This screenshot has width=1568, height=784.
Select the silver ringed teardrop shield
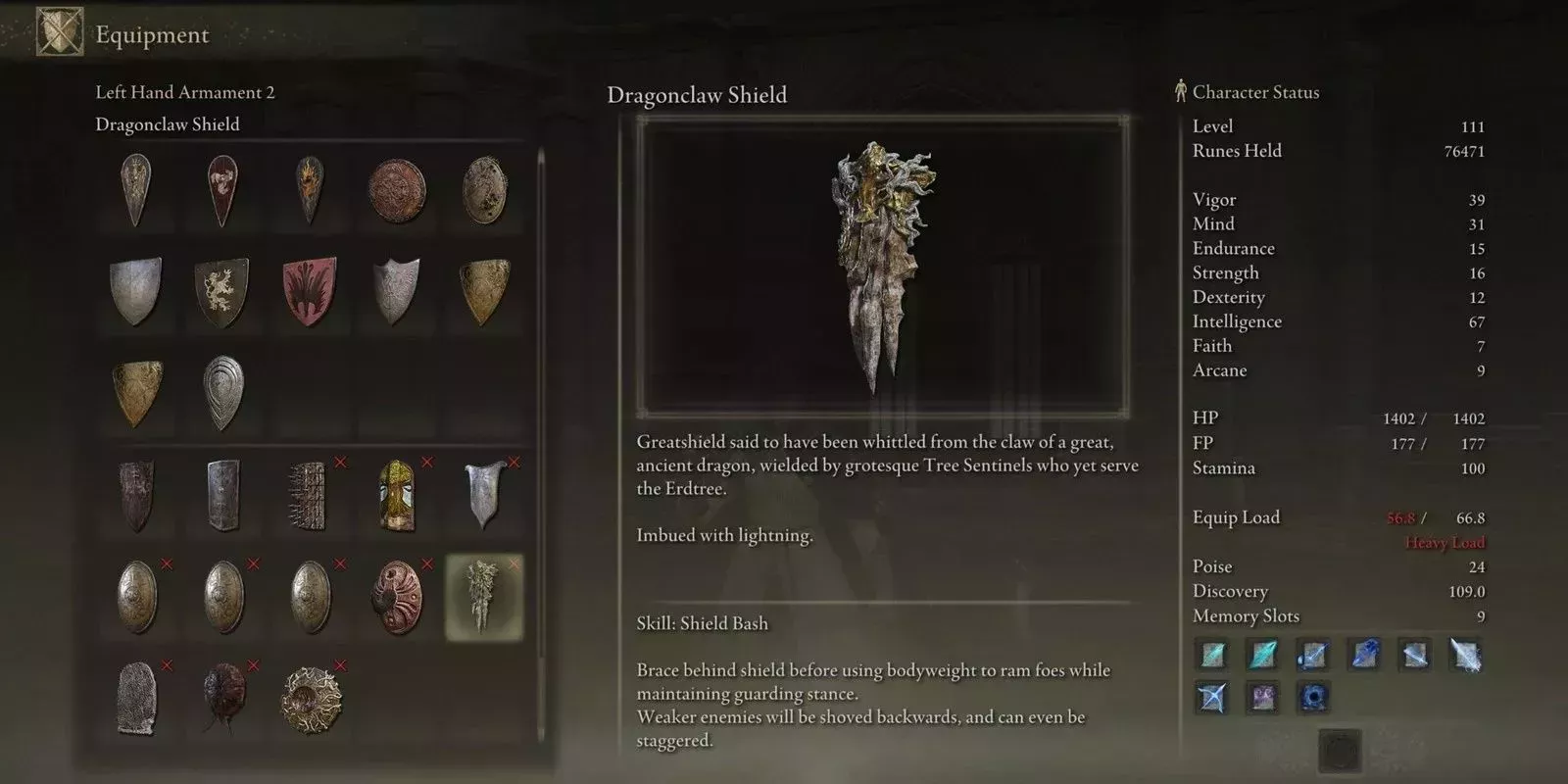click(221, 392)
